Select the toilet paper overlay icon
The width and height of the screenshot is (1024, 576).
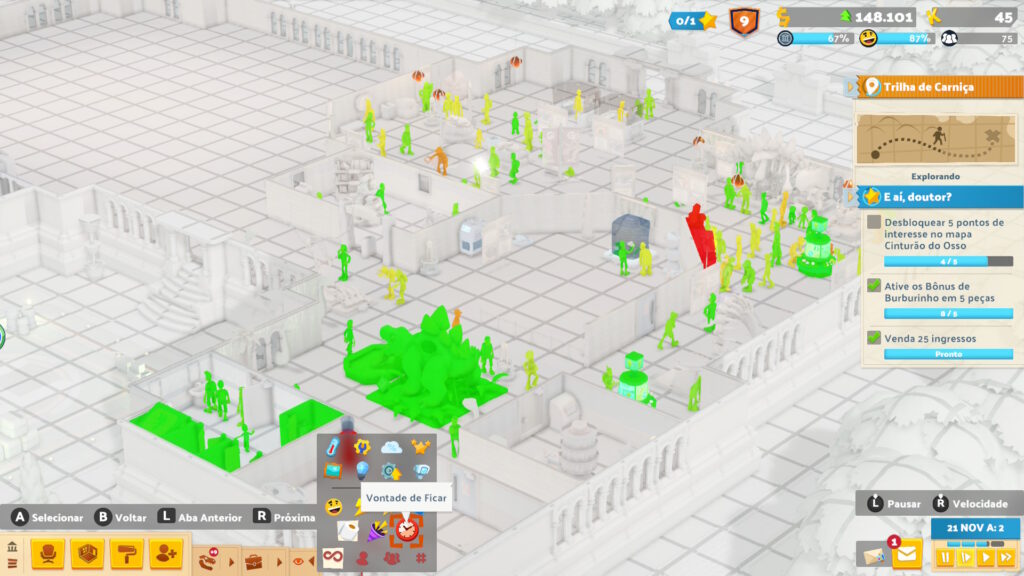[x=346, y=529]
